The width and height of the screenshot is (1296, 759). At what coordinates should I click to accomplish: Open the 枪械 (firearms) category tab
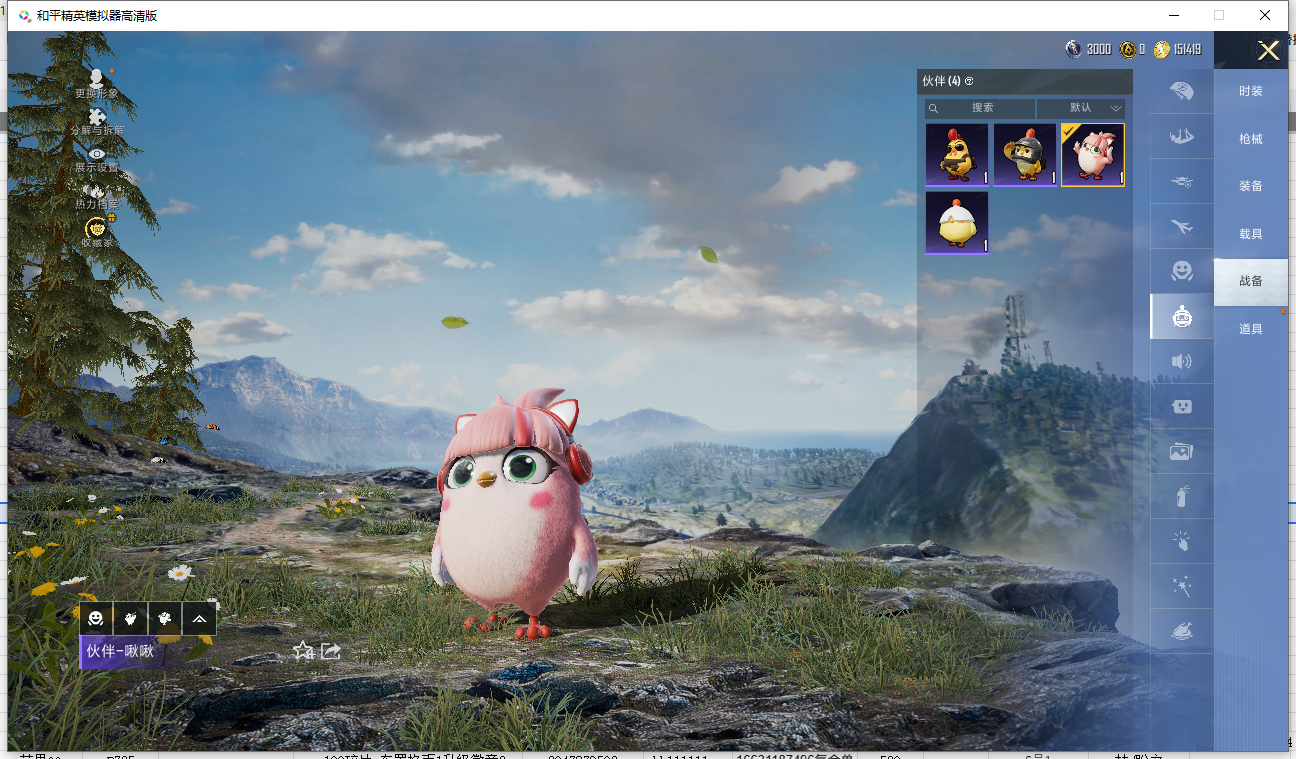coord(1250,139)
